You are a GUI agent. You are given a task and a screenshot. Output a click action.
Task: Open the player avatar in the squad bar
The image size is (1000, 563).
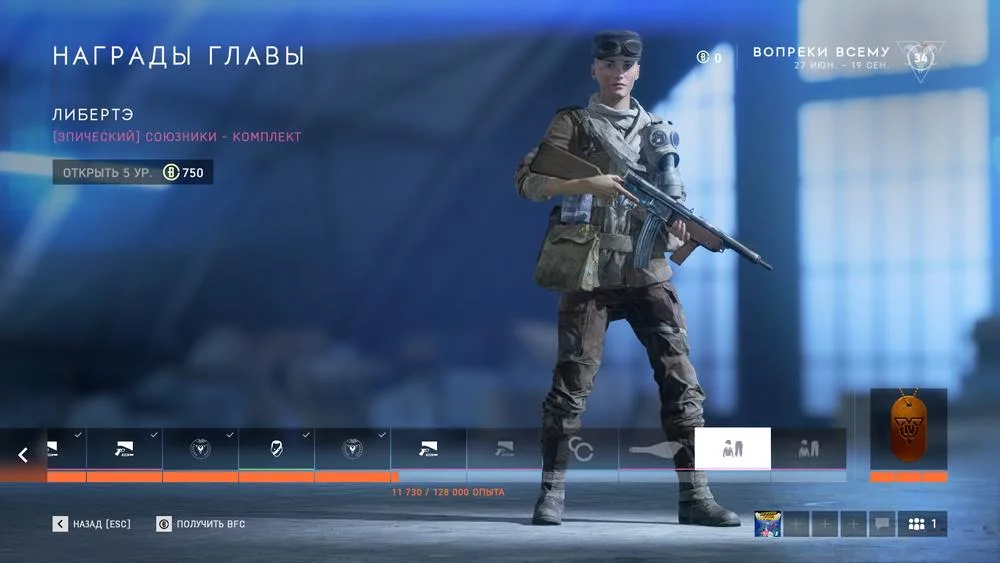click(x=768, y=524)
